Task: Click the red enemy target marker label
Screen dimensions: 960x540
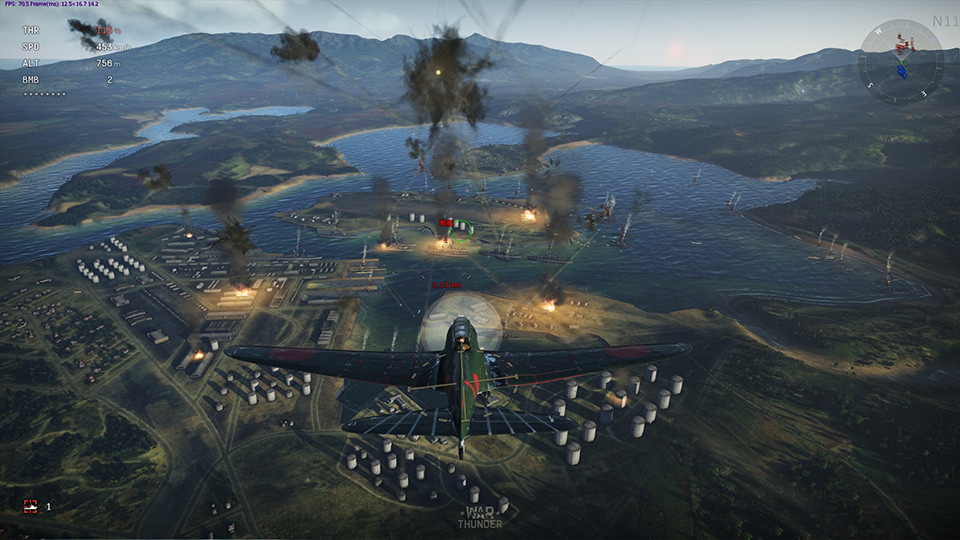Action: [446, 223]
